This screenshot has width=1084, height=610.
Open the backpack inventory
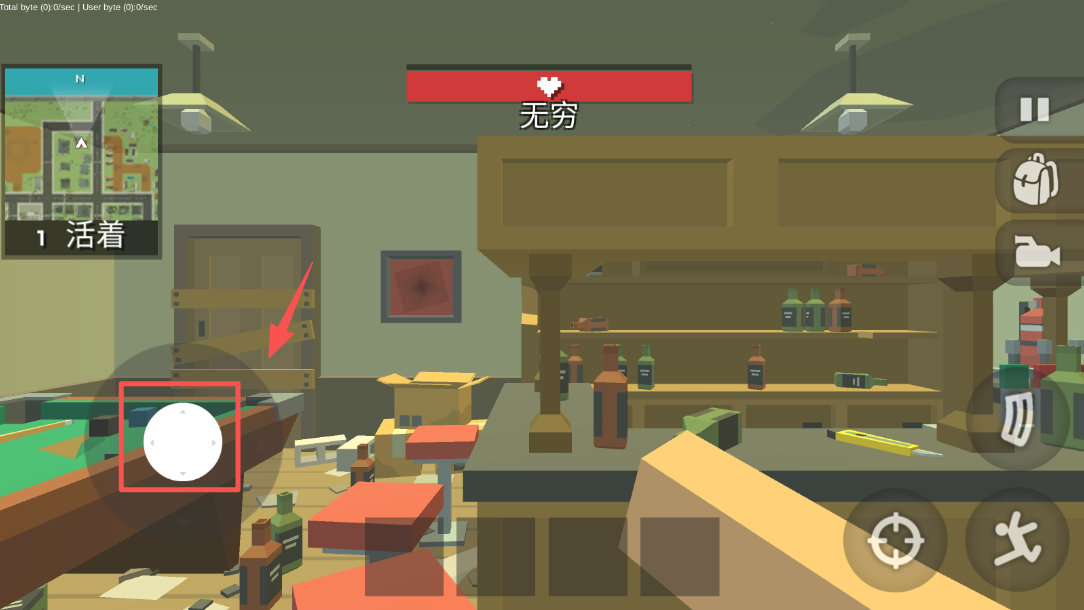click(x=1034, y=180)
